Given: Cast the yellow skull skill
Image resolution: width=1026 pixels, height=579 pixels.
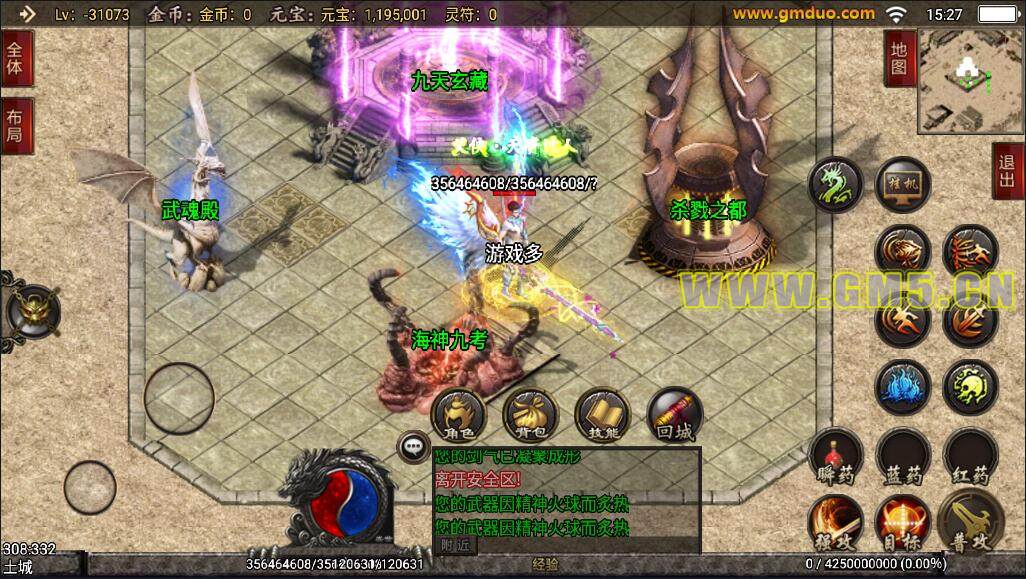Looking at the screenshot, I should pos(970,387).
